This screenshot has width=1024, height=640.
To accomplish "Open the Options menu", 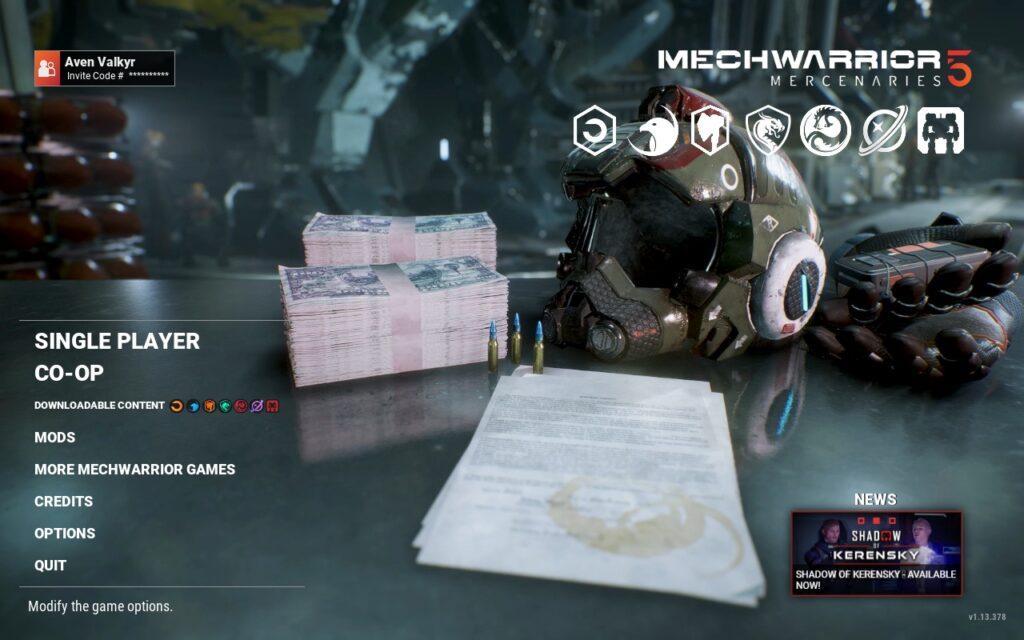I will 65,533.
